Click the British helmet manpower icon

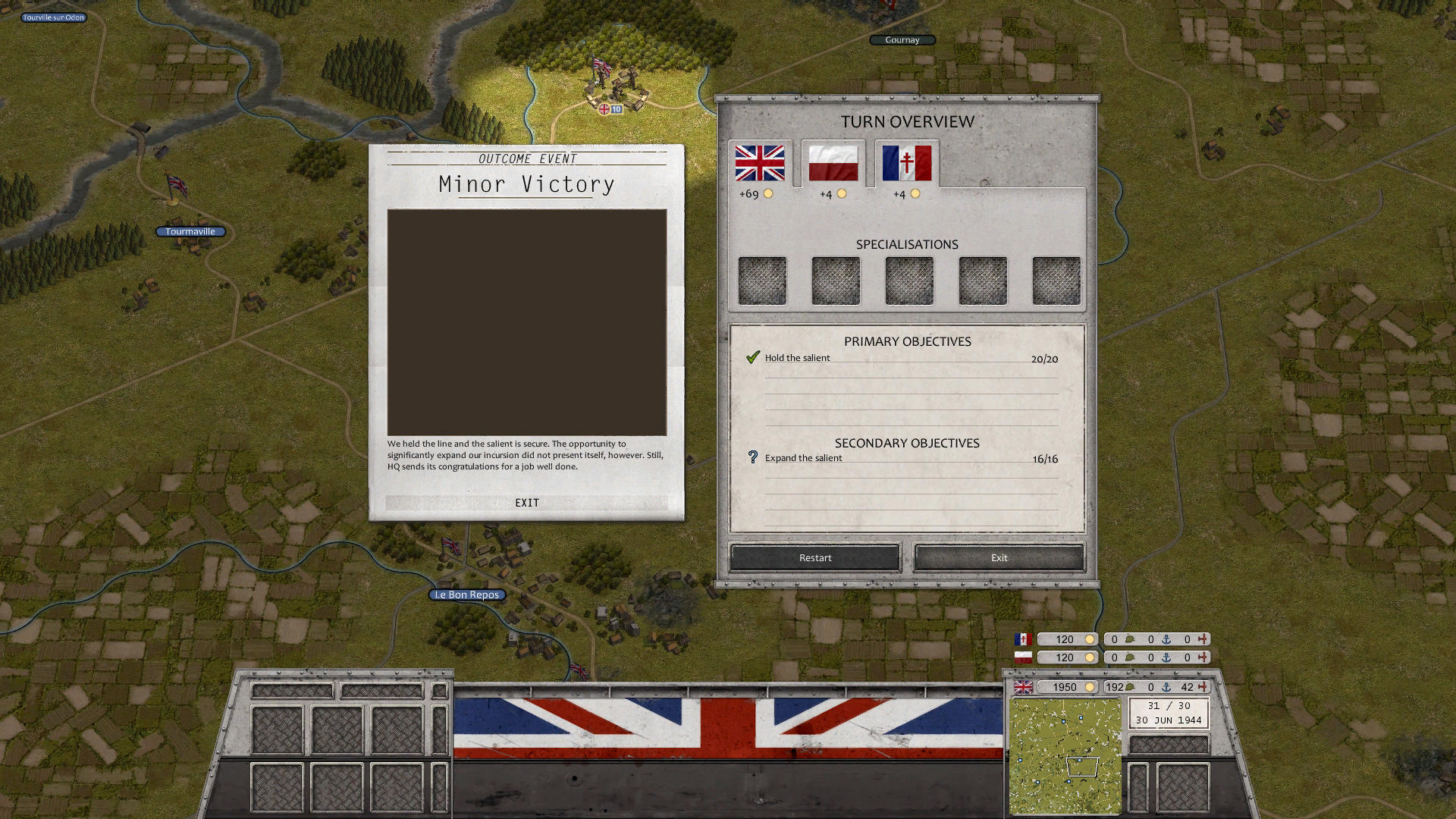(x=1129, y=687)
